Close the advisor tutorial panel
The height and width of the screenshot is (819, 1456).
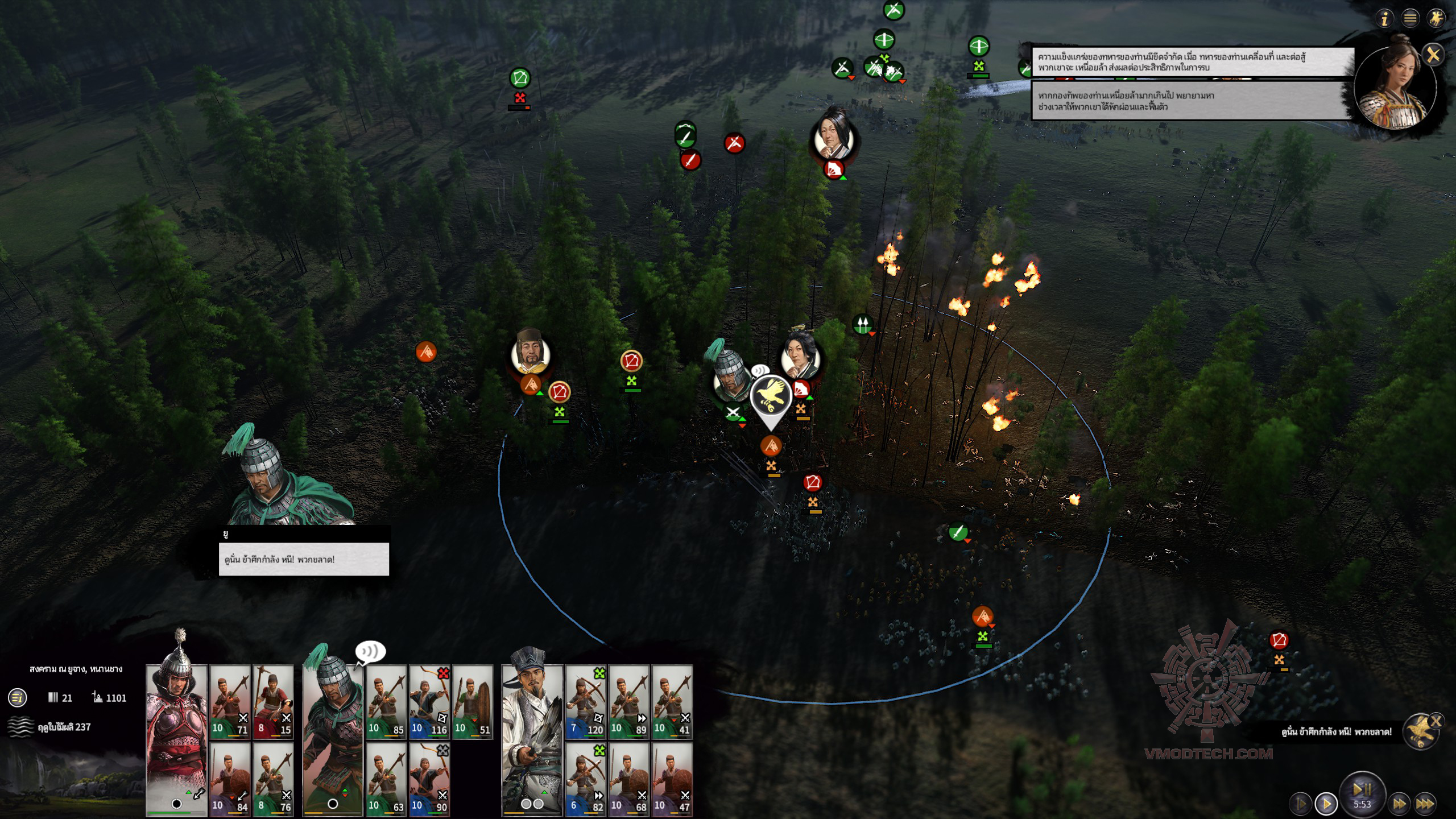coord(1433,55)
